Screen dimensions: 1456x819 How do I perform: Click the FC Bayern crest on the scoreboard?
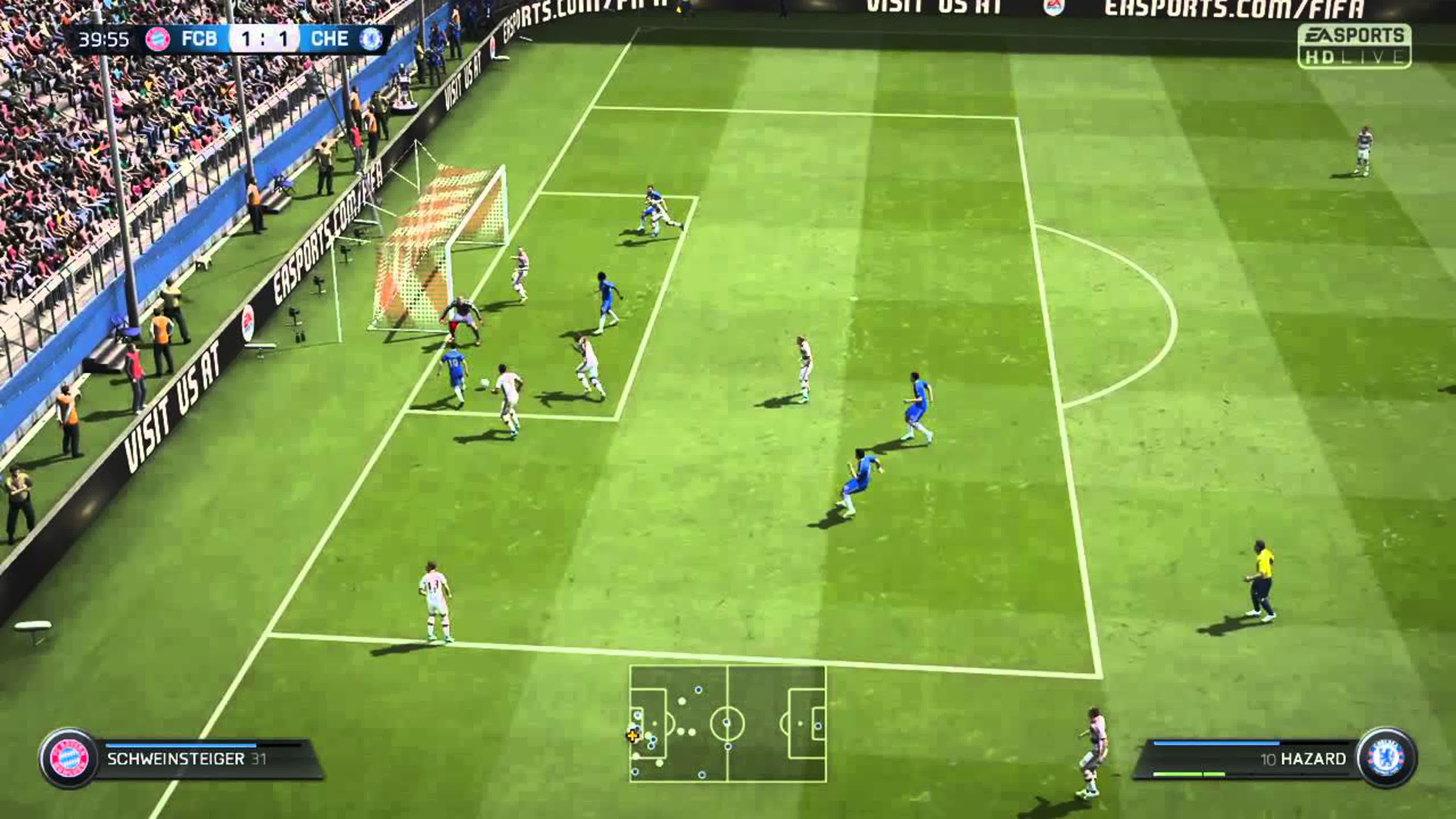[x=158, y=39]
